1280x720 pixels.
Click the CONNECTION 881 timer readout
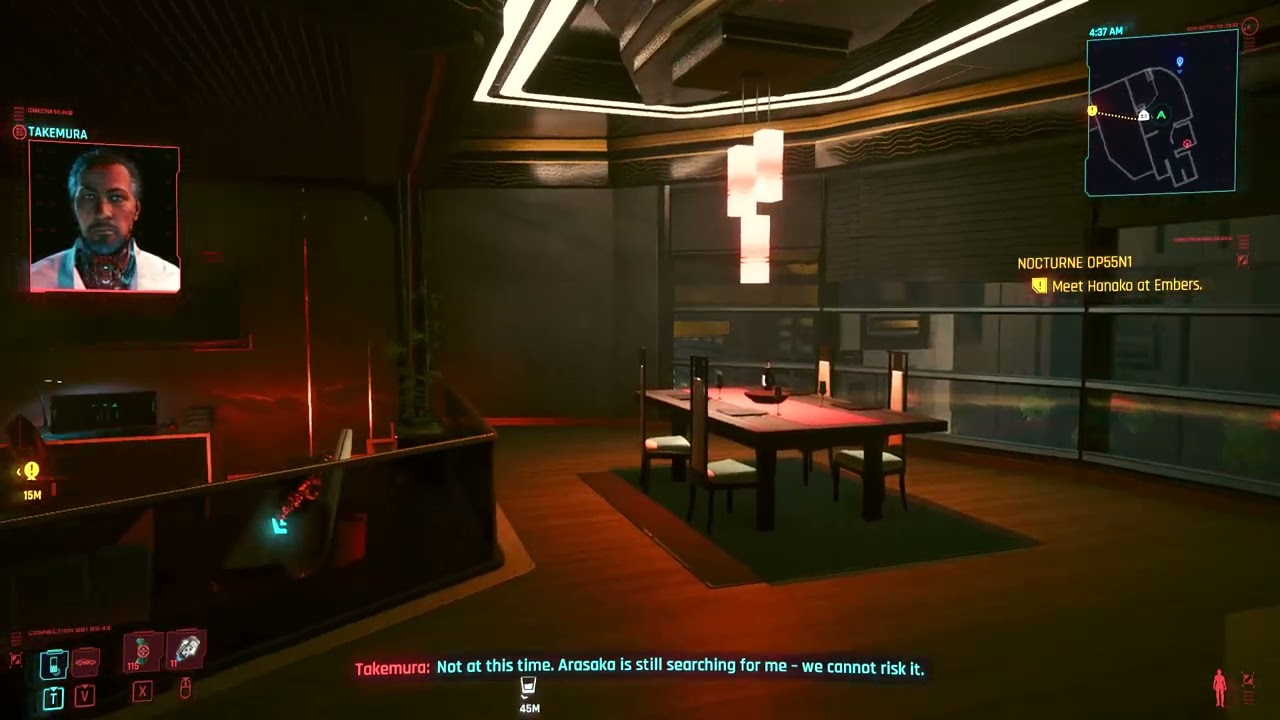click(69, 628)
